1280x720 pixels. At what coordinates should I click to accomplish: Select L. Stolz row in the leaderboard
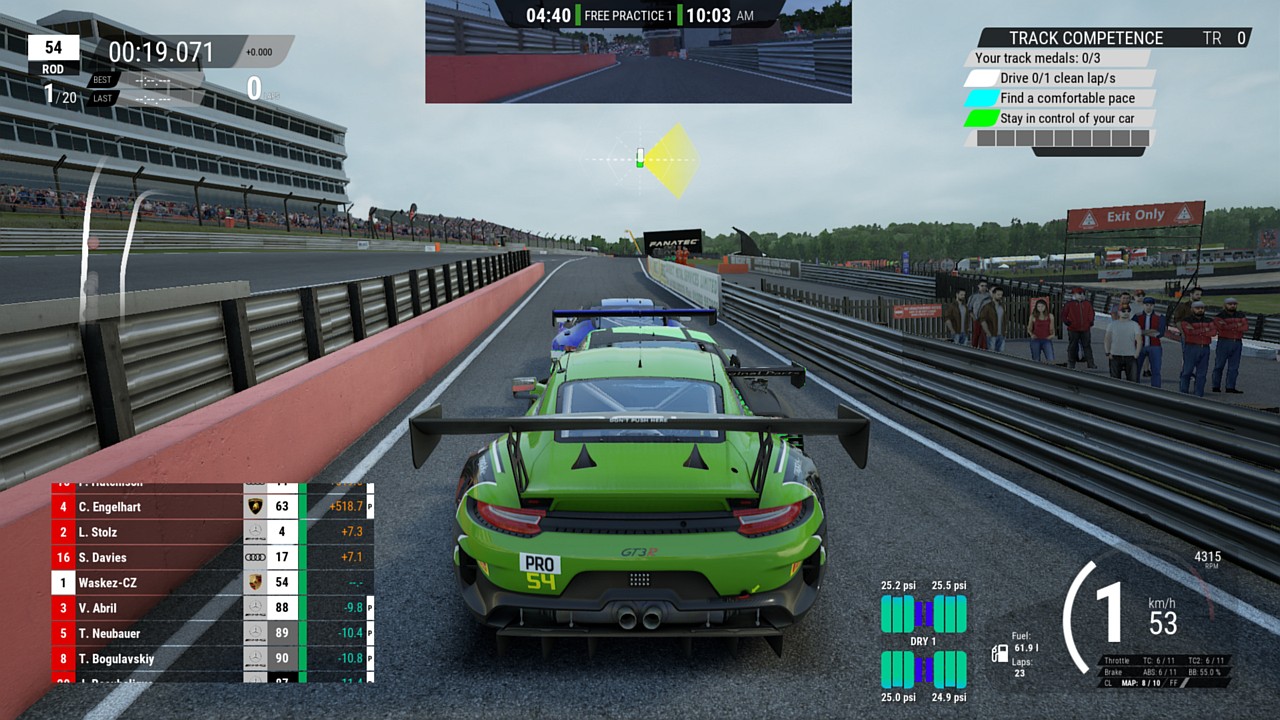(98, 532)
